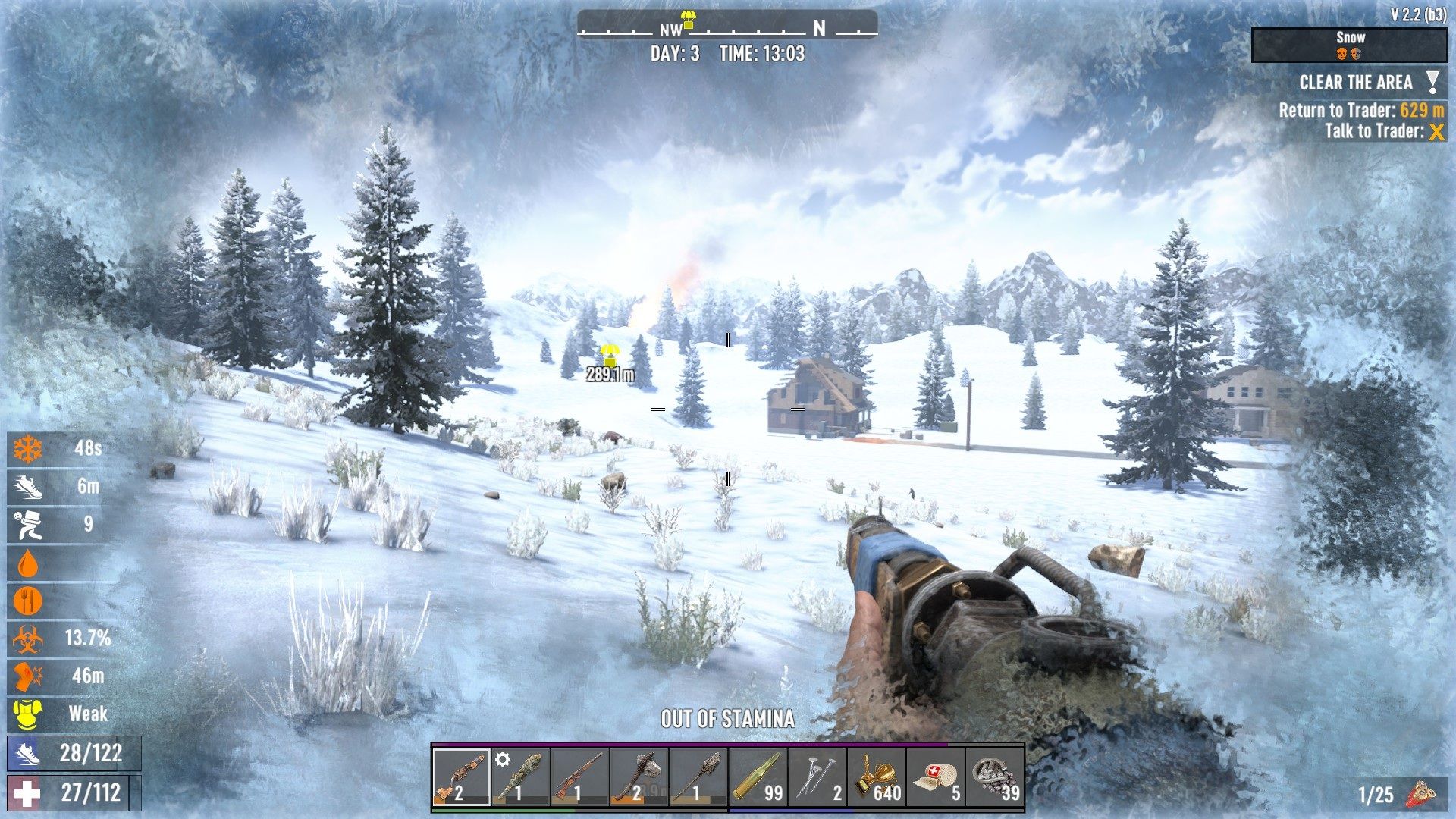Click the yellow armor Weak status icon
Screen dimensions: 1456x819
(x=28, y=714)
